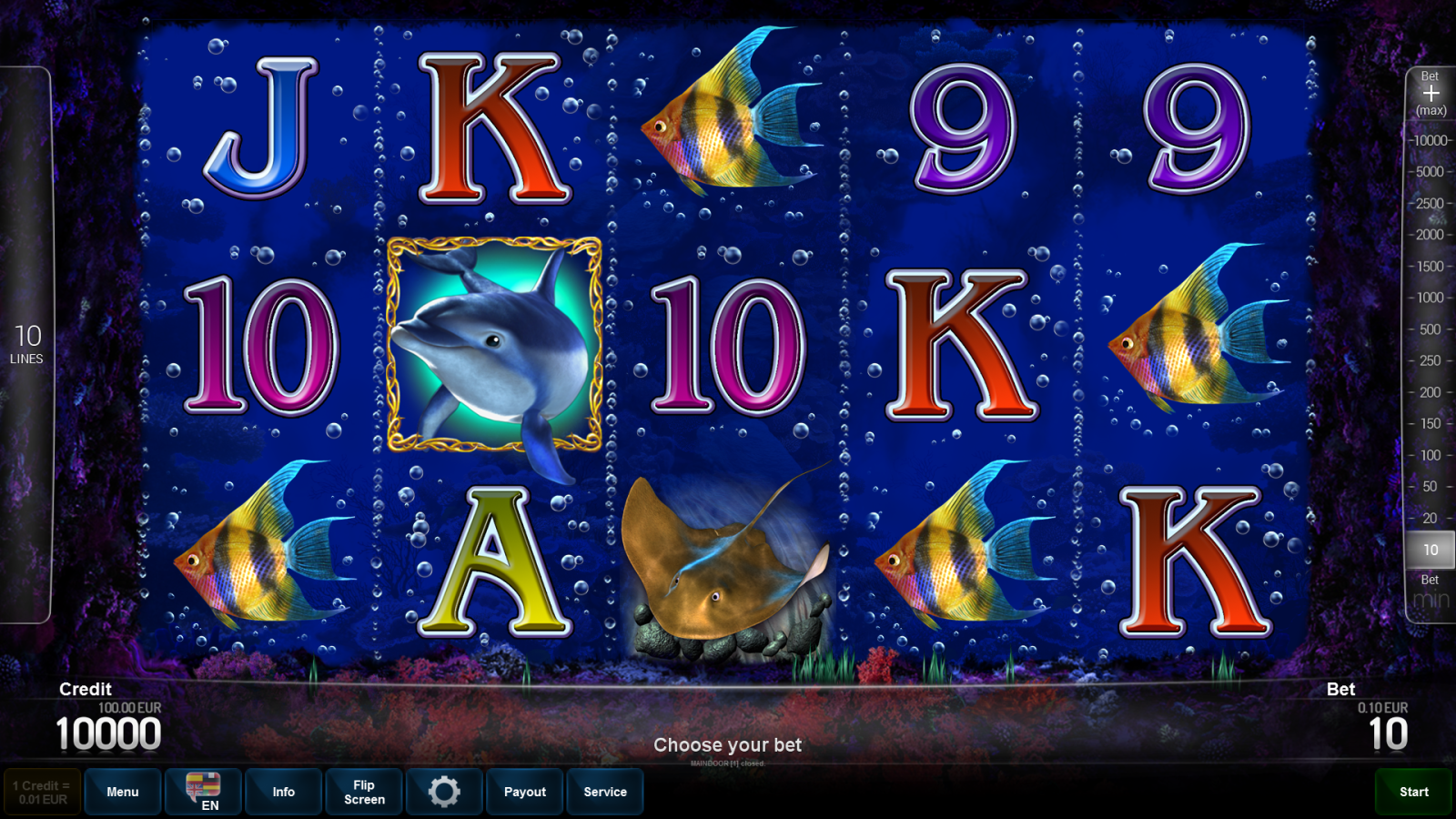This screenshot has width=1456, height=819.
Task: Open the Menu
Action: click(123, 791)
